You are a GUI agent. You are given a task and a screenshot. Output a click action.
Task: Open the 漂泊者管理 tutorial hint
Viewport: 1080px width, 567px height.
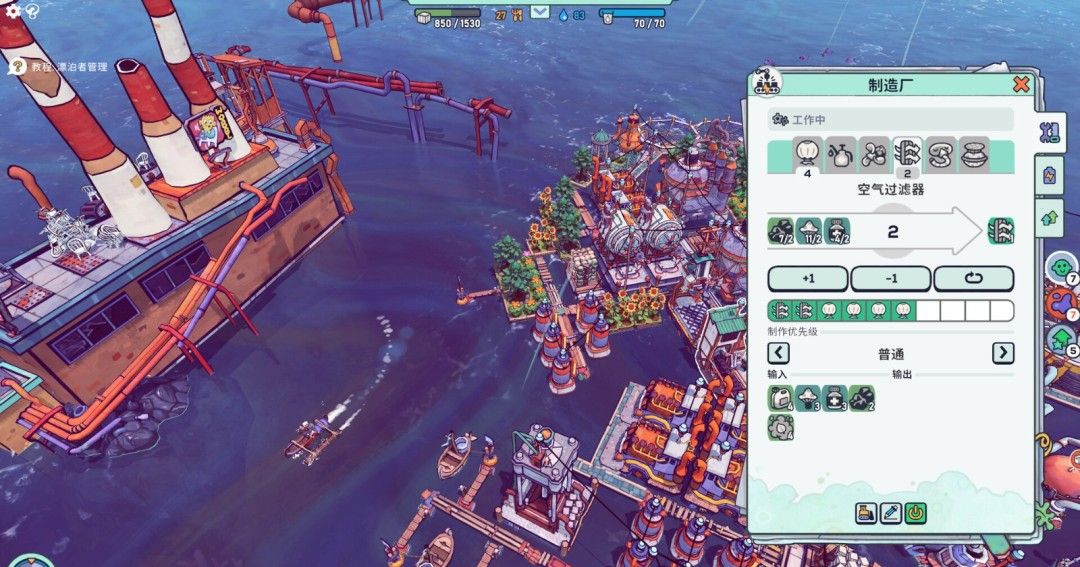pyautogui.click(x=16, y=67)
